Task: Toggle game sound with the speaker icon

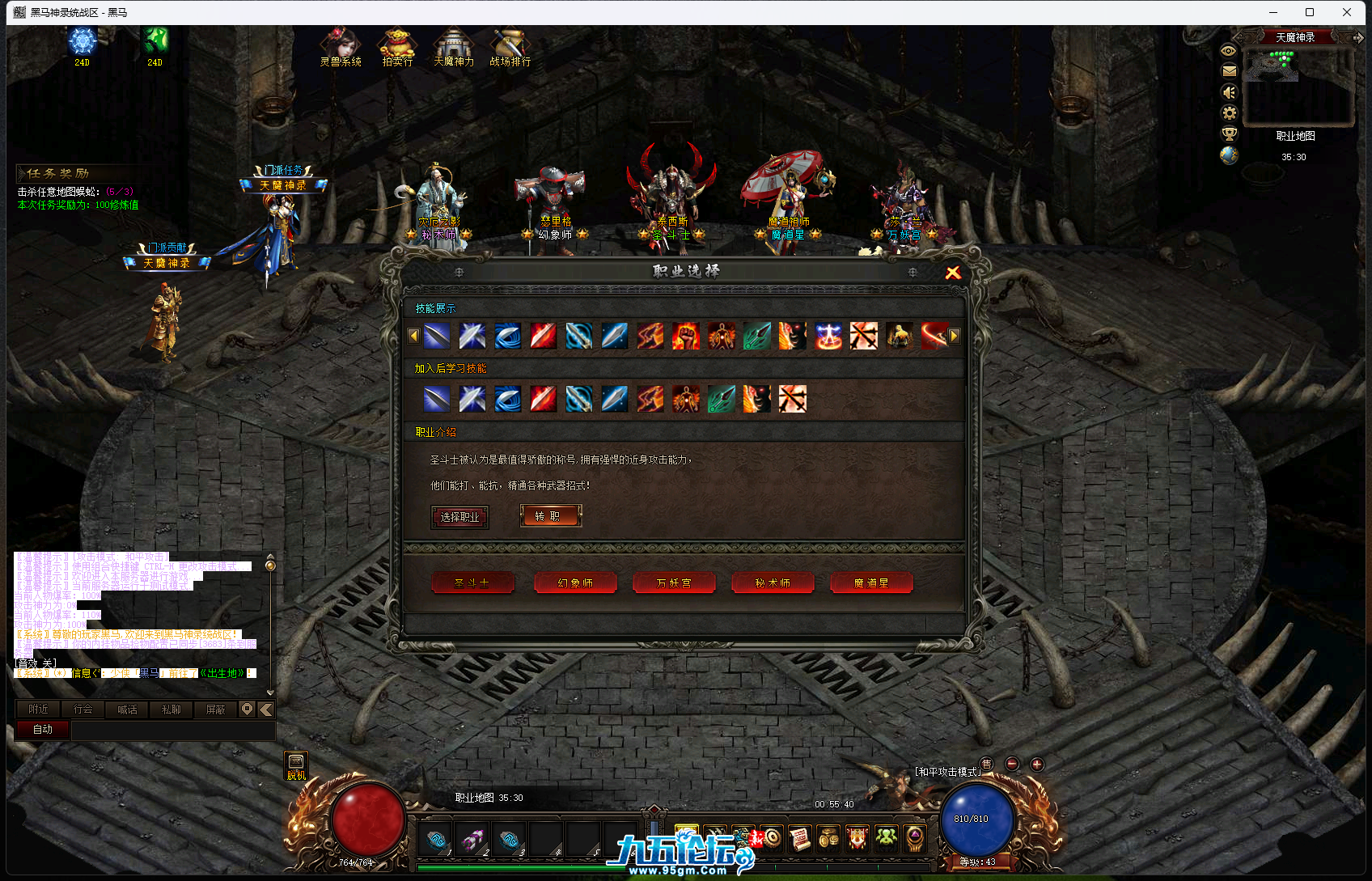Action: click(1229, 92)
